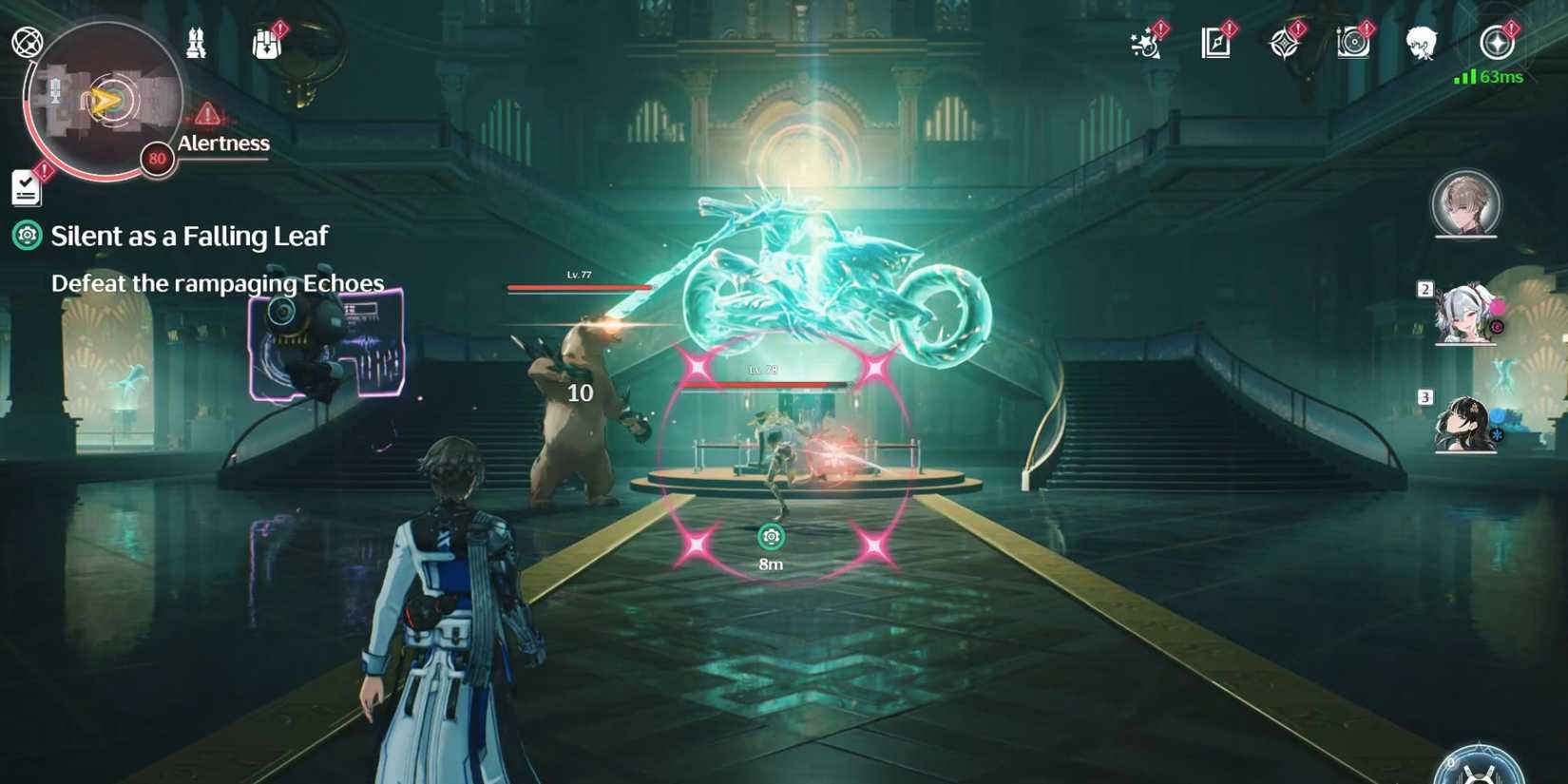Open the events fireworks icon
This screenshot has height=784, width=1568.
pyautogui.click(x=1143, y=42)
